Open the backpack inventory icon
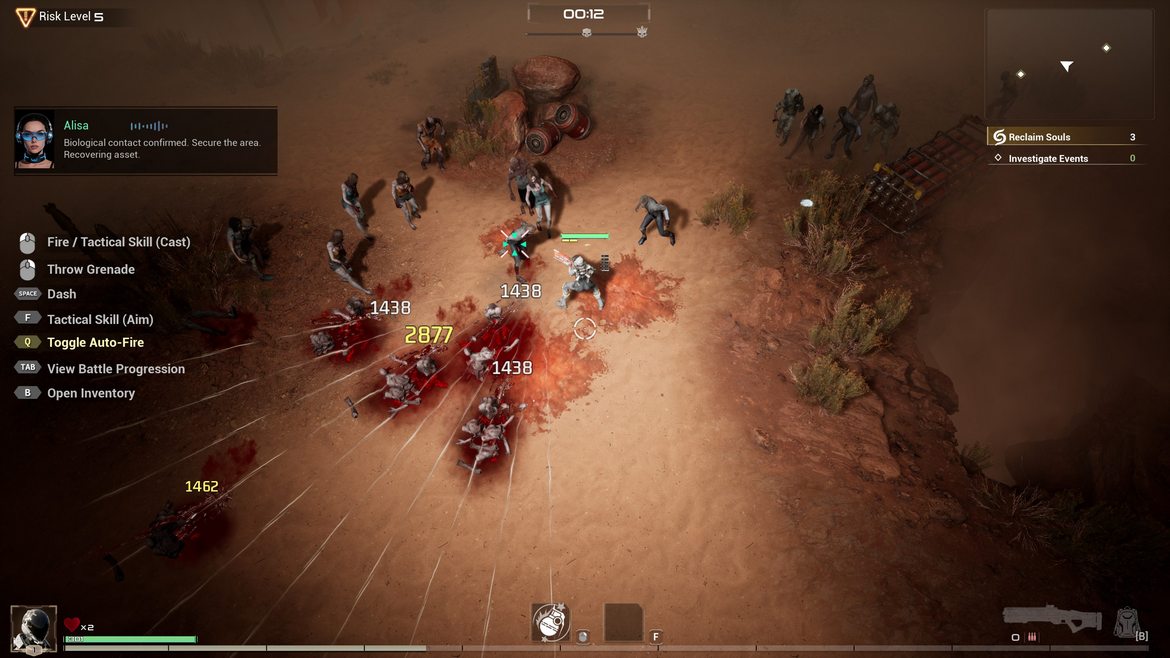1170x658 pixels. tap(1127, 622)
